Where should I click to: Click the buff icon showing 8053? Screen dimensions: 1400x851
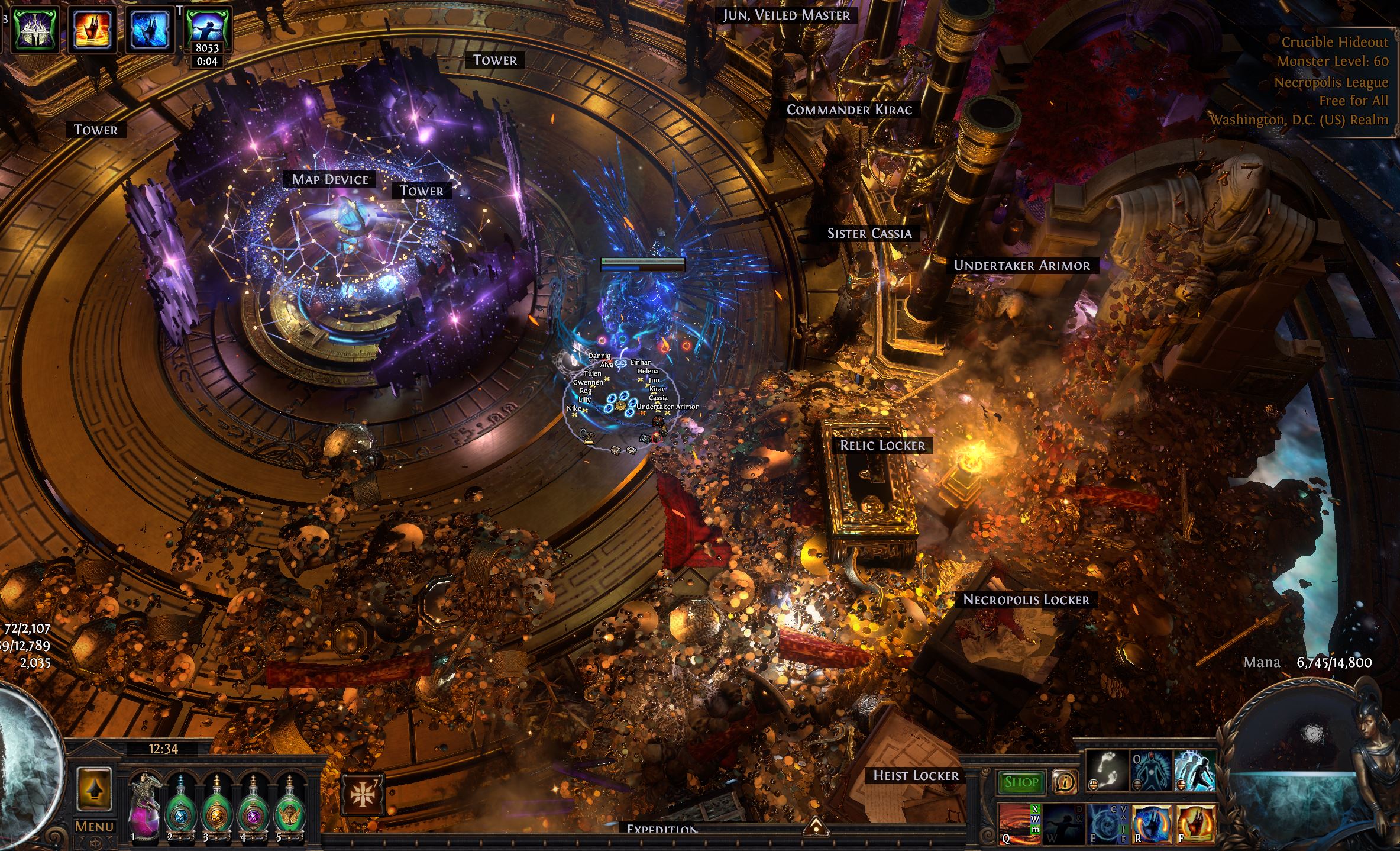click(207, 28)
